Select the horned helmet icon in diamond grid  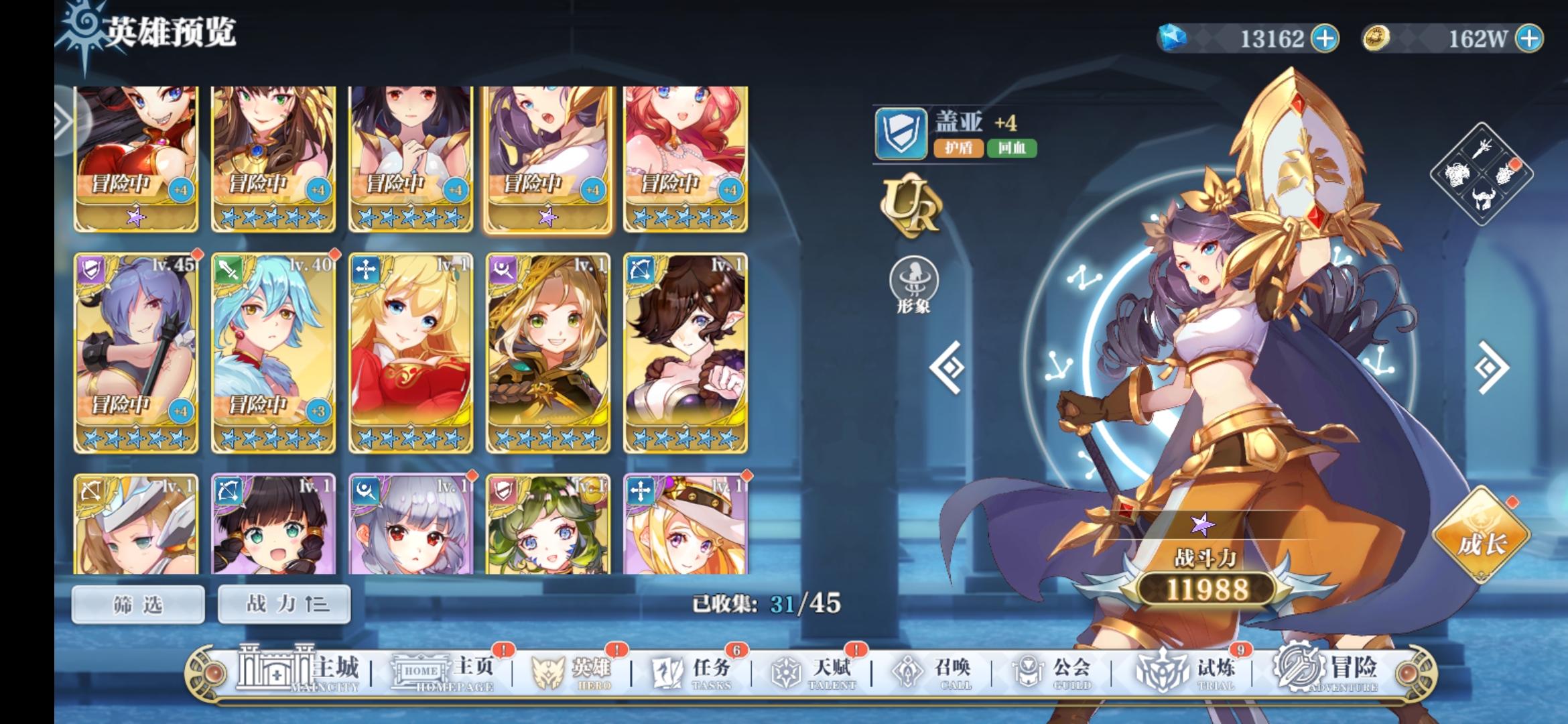tap(1483, 198)
